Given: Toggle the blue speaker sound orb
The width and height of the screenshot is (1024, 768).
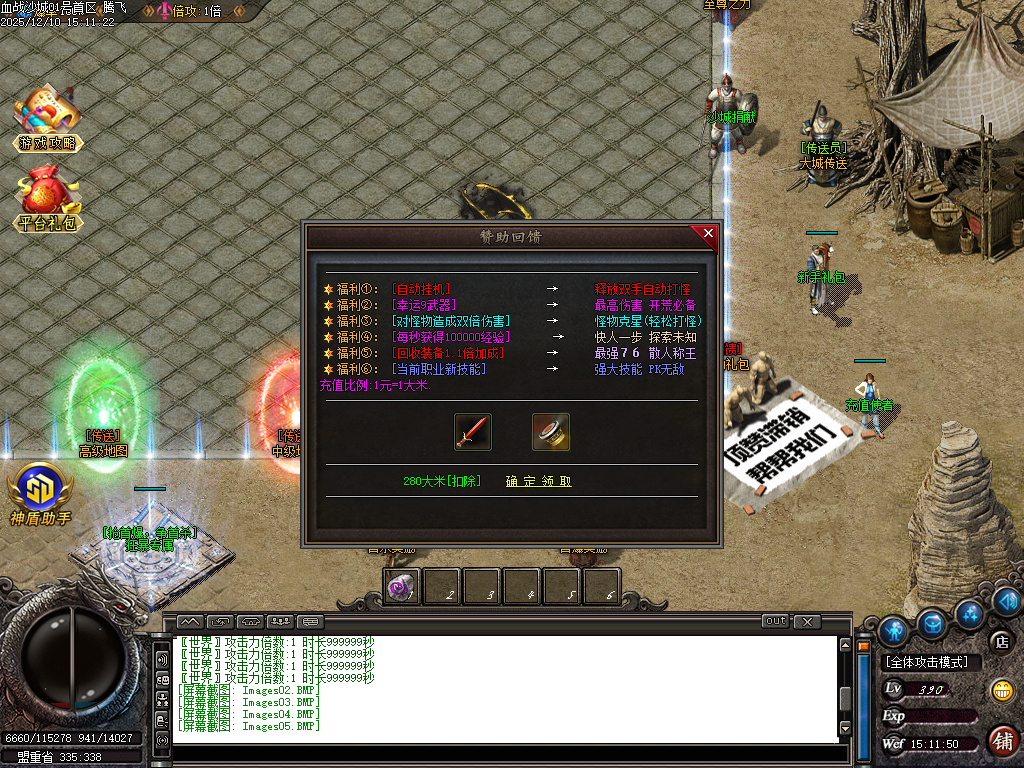Looking at the screenshot, I should coord(1007,600).
